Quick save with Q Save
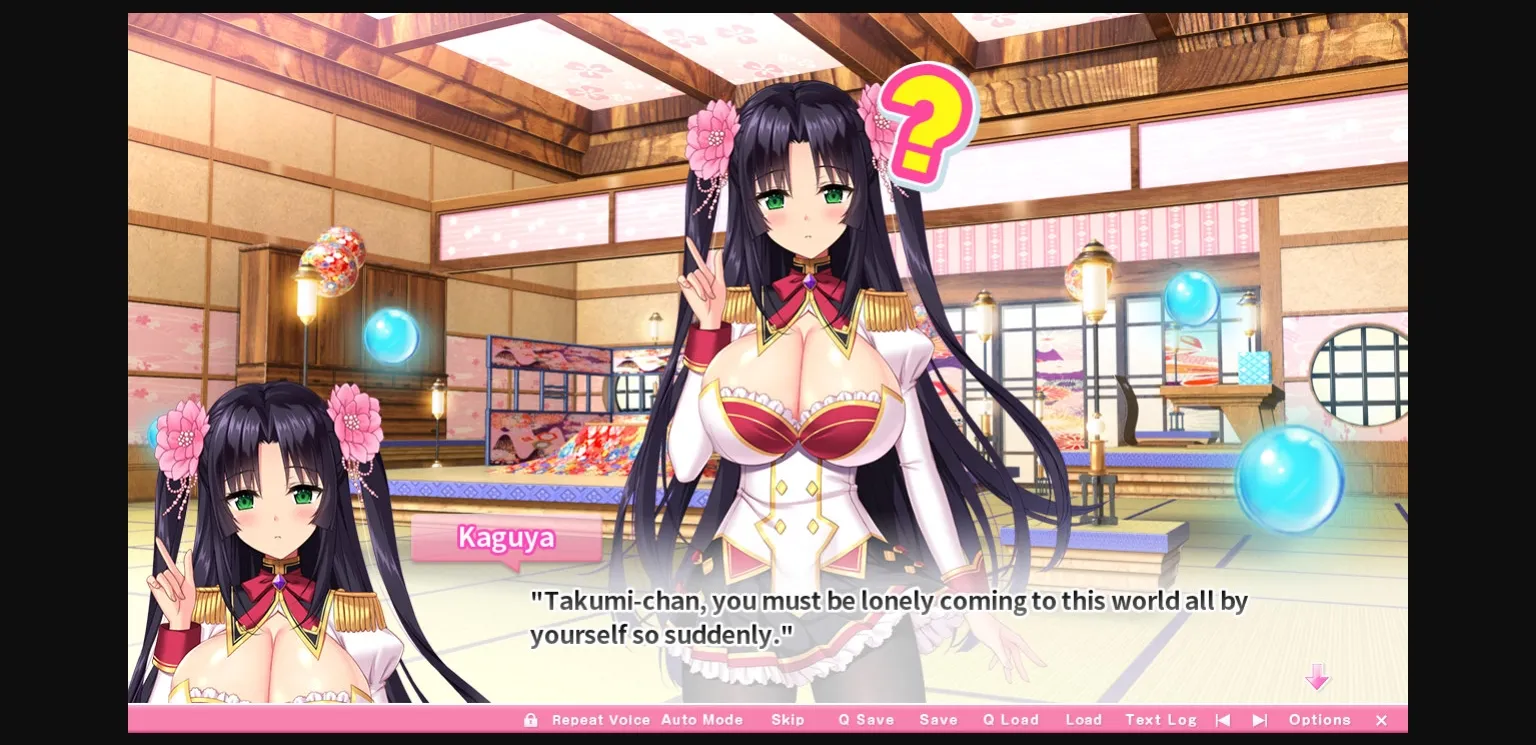The height and width of the screenshot is (745, 1536). pos(866,720)
